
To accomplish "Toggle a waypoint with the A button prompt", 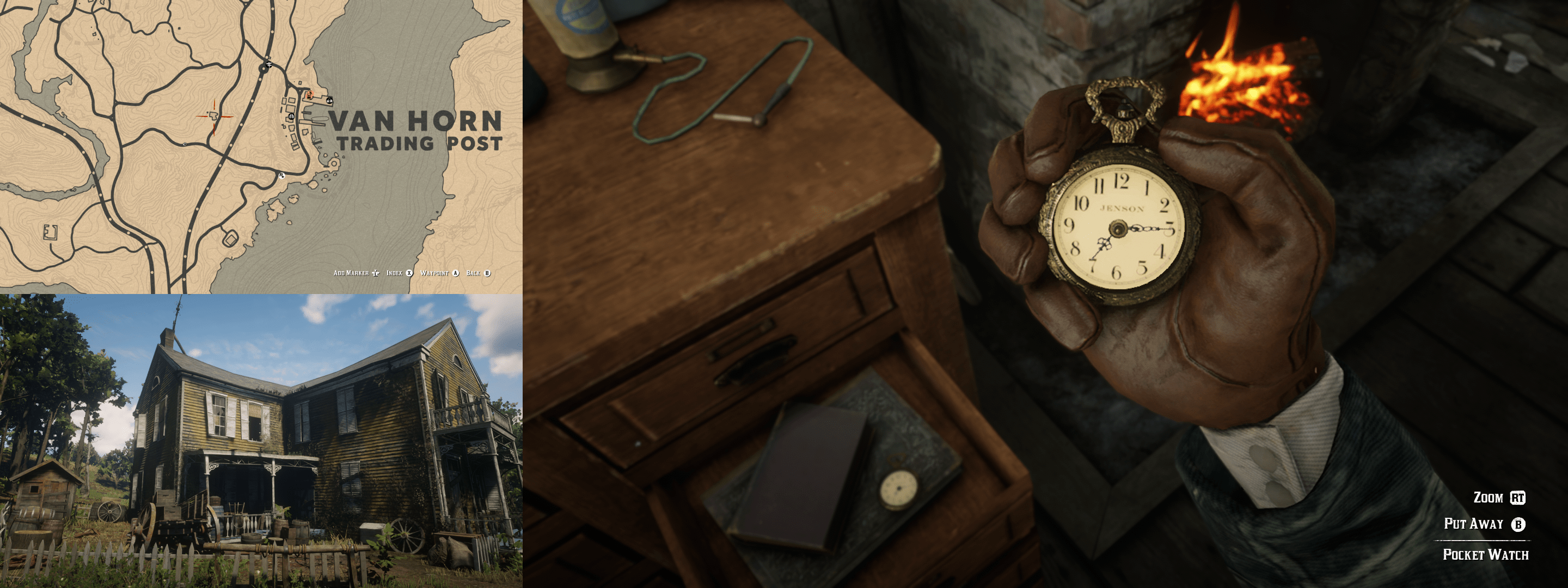I will 457,273.
